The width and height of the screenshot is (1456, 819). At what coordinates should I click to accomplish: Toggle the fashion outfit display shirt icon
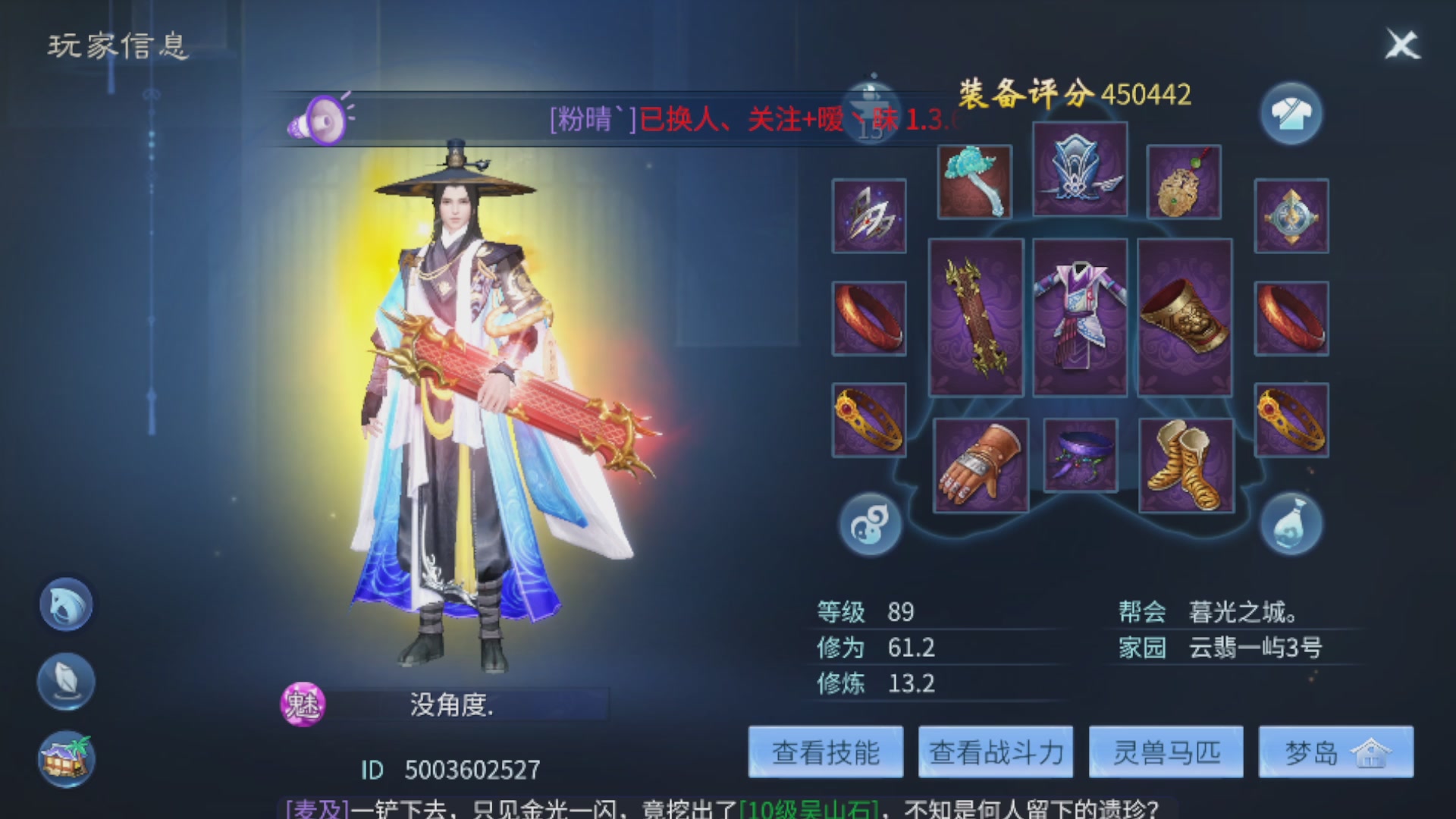(1291, 112)
